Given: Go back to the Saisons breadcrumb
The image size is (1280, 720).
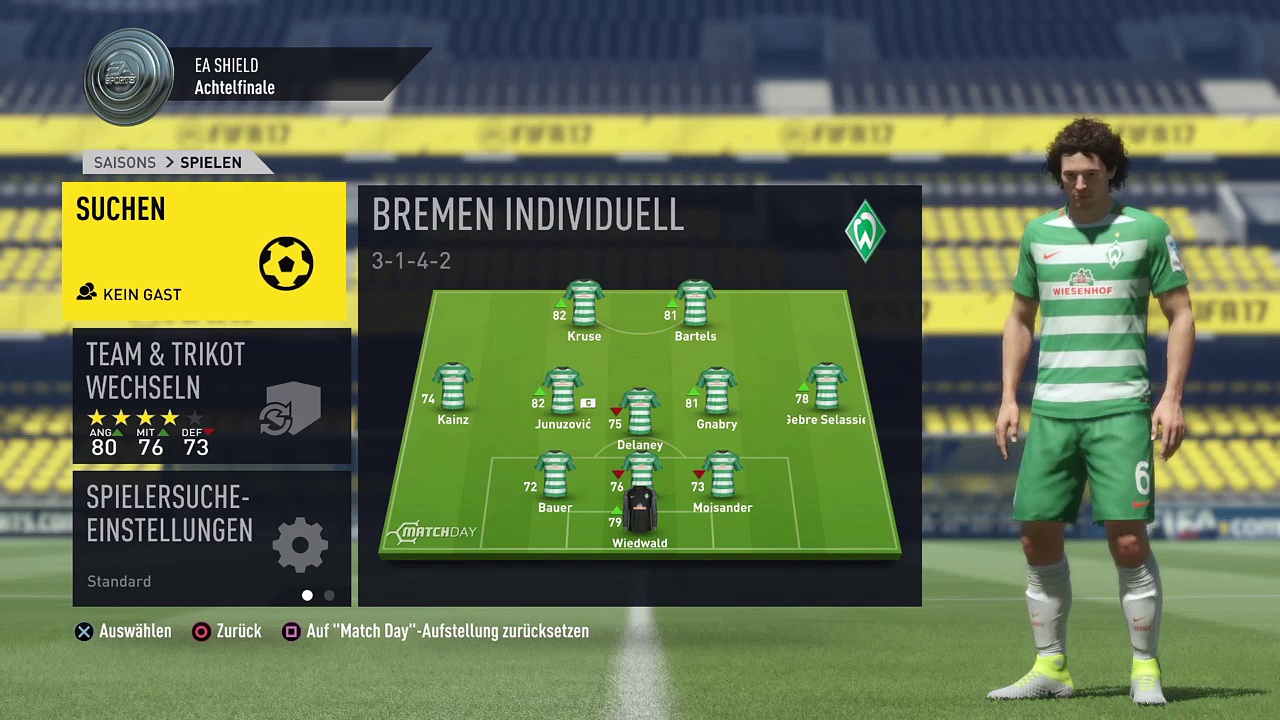Looking at the screenshot, I should point(125,162).
